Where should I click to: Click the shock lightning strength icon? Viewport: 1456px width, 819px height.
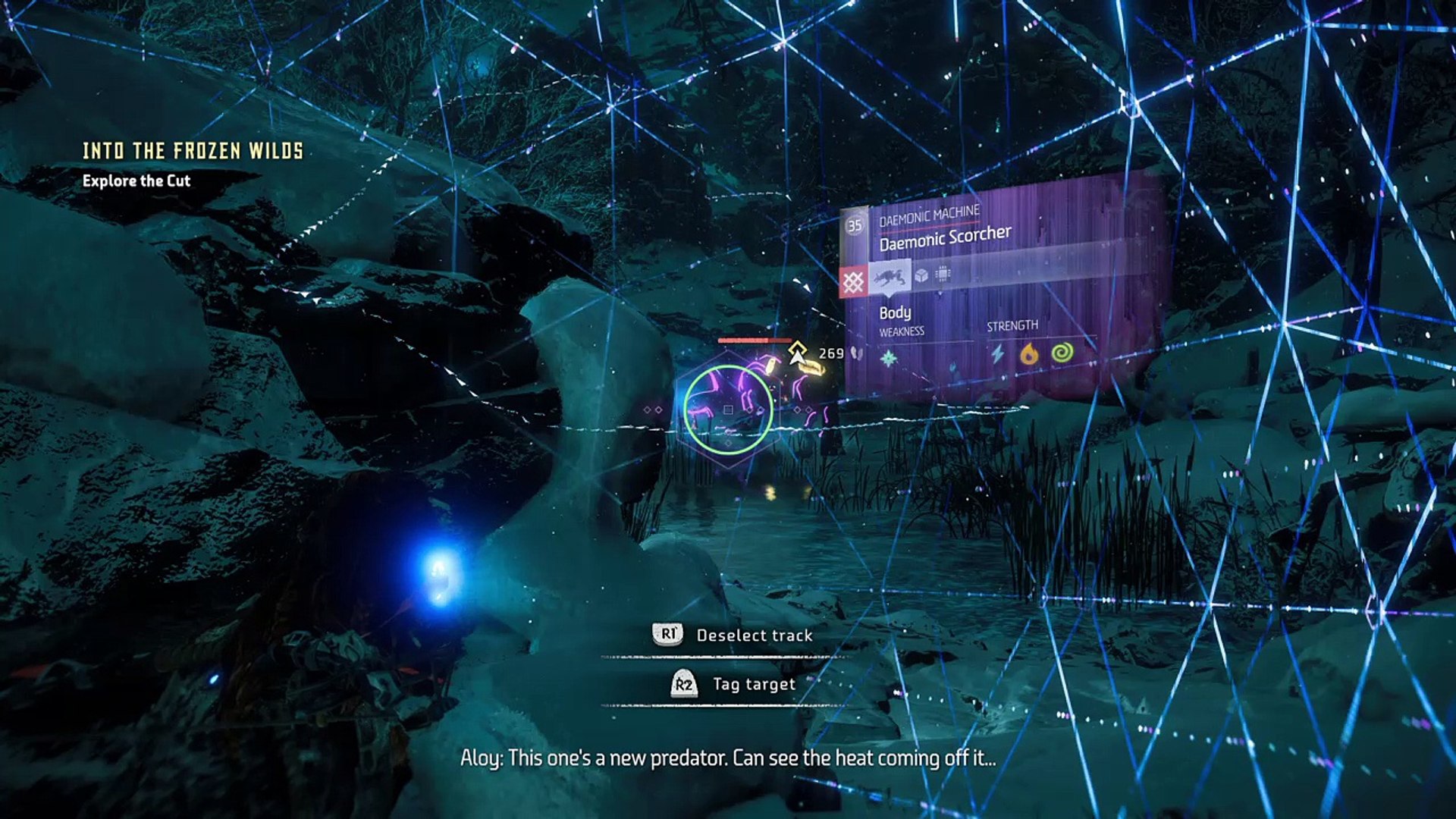tap(997, 354)
